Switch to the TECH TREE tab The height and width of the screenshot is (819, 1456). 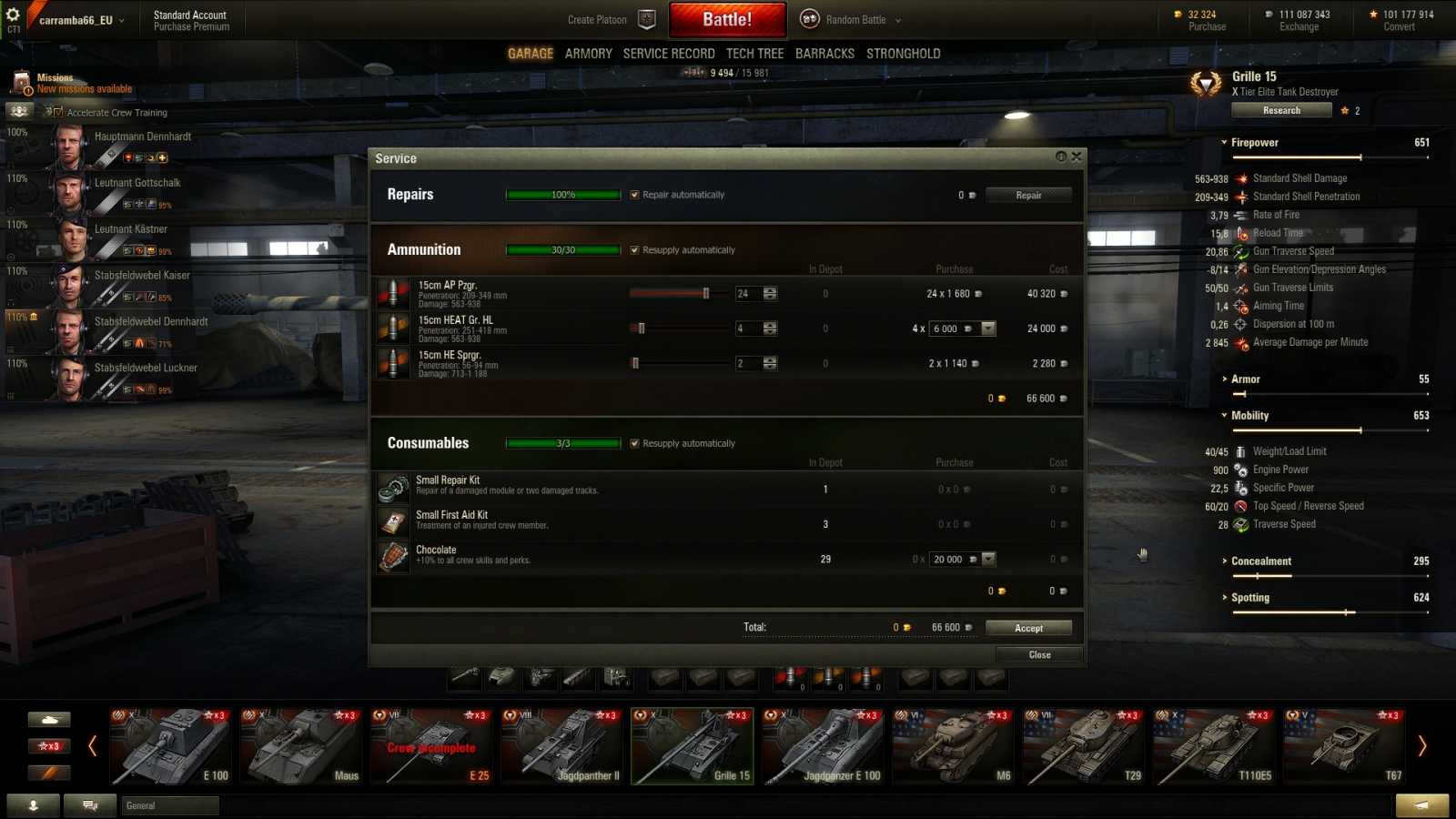755,53
